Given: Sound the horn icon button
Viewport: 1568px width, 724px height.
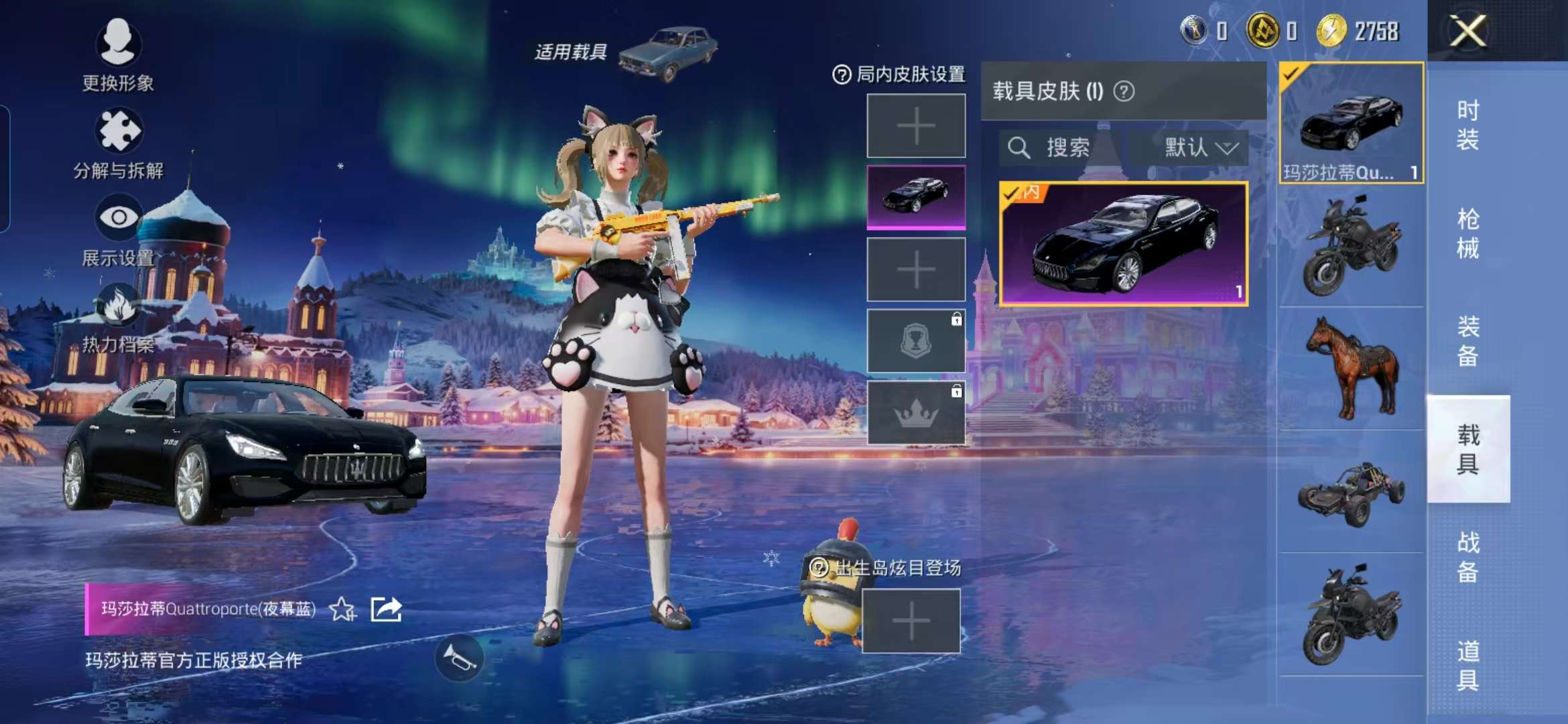Looking at the screenshot, I should tap(459, 658).
